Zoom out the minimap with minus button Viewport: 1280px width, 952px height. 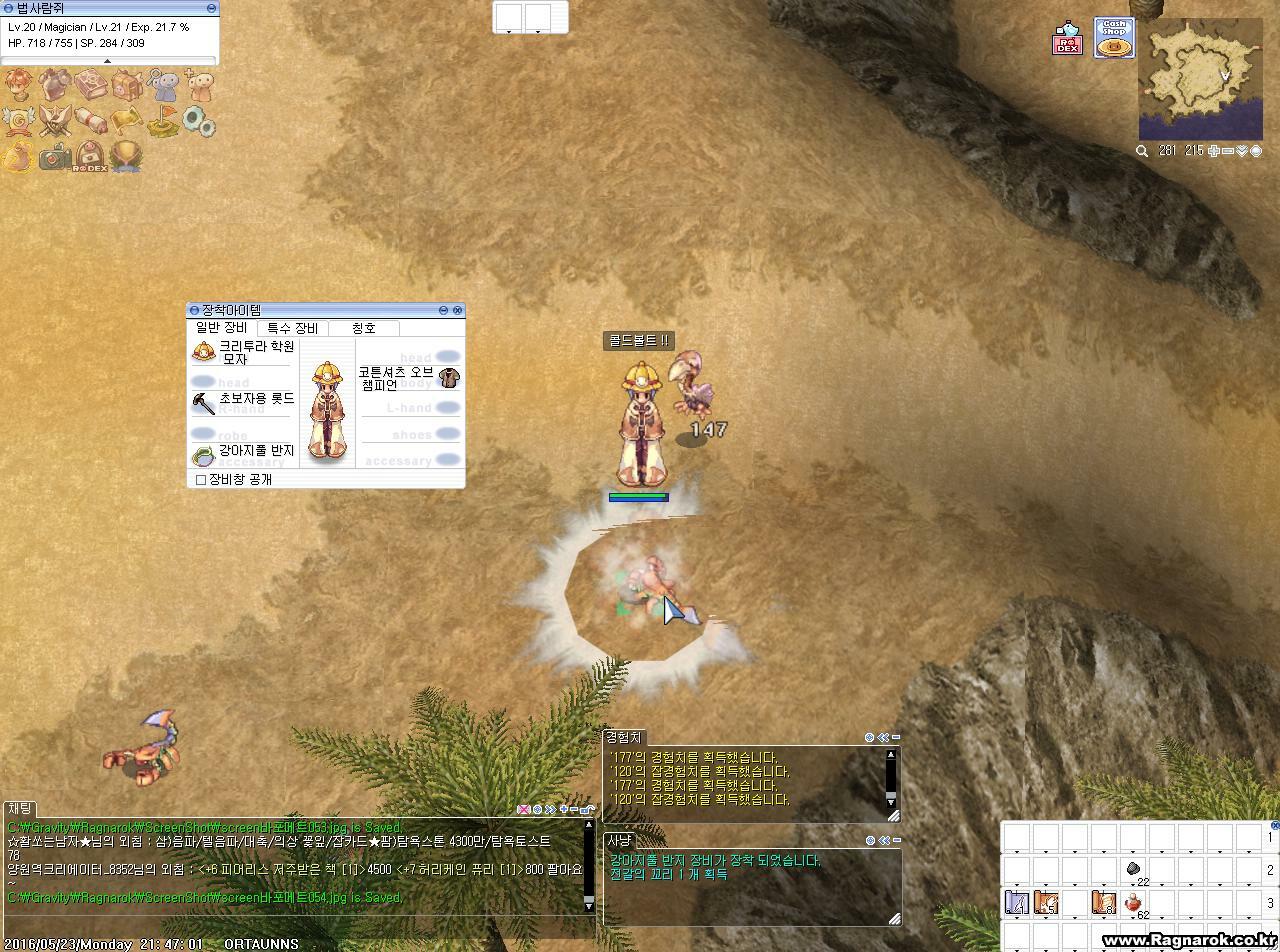pos(1228,151)
